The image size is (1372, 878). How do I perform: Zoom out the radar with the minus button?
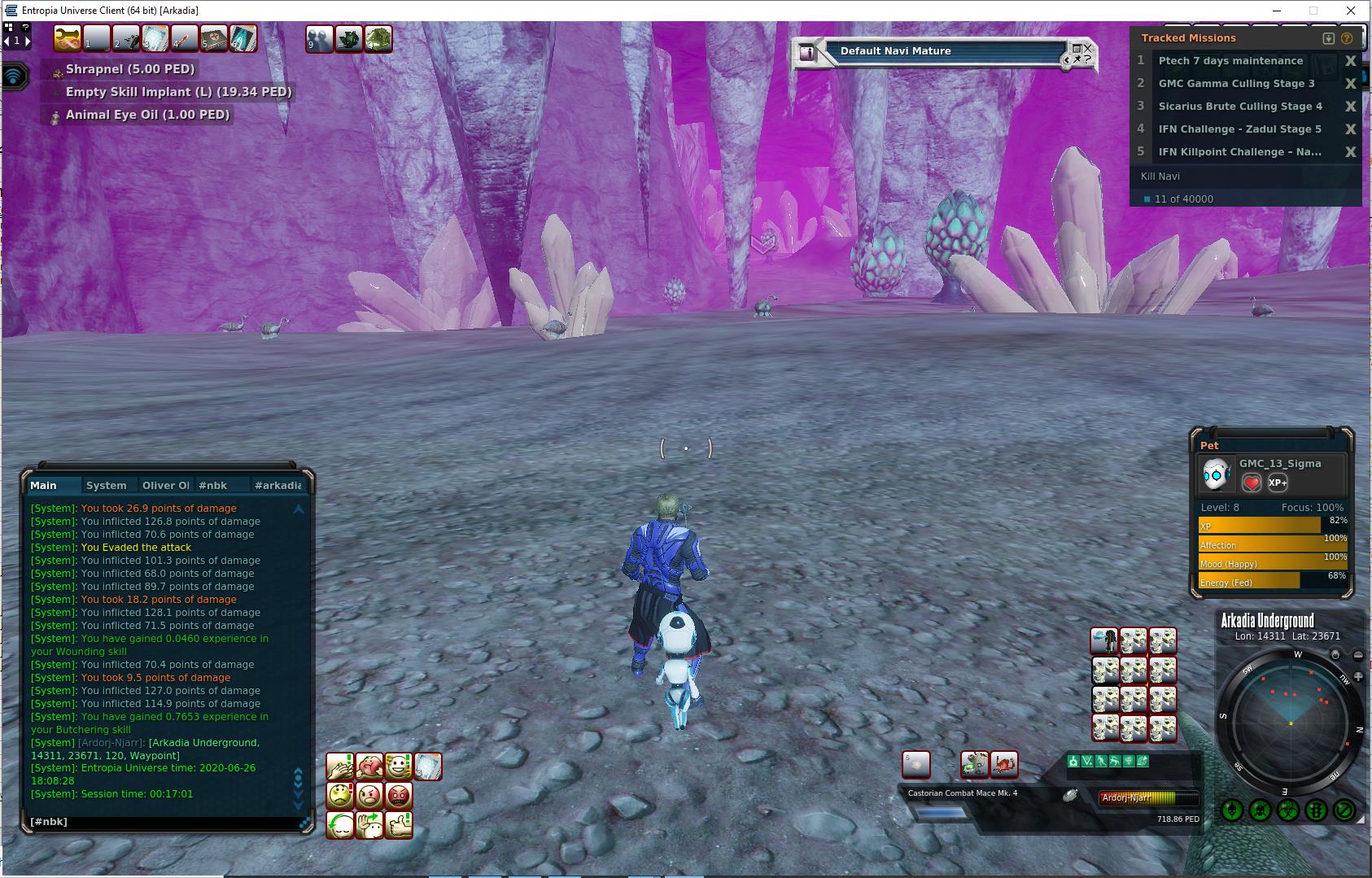(x=1358, y=655)
